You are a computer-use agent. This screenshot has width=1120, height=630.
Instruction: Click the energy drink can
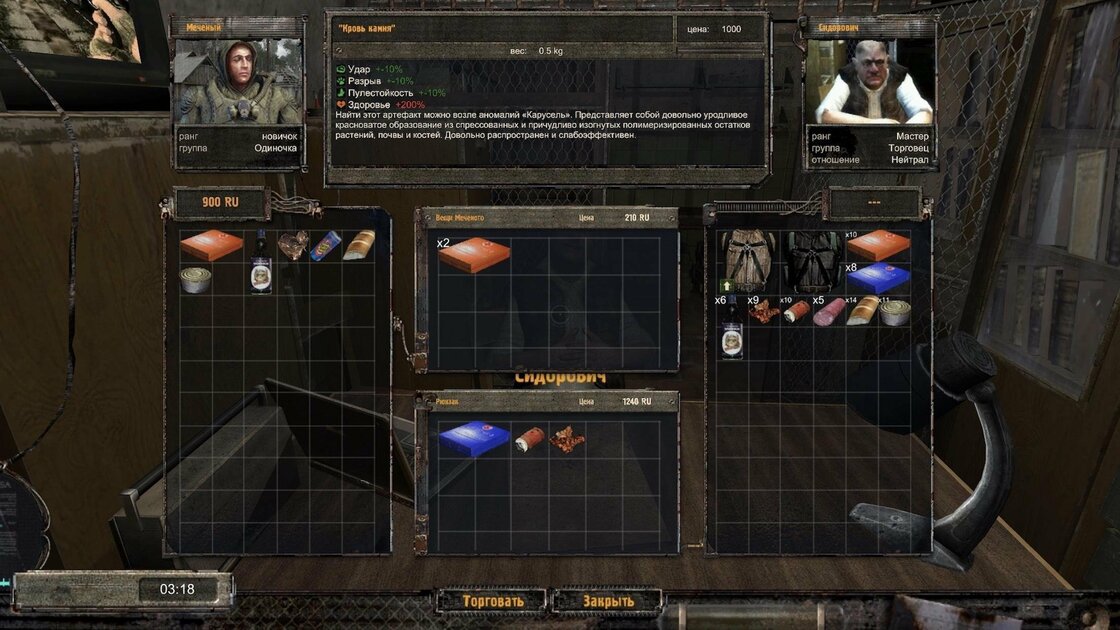point(325,245)
